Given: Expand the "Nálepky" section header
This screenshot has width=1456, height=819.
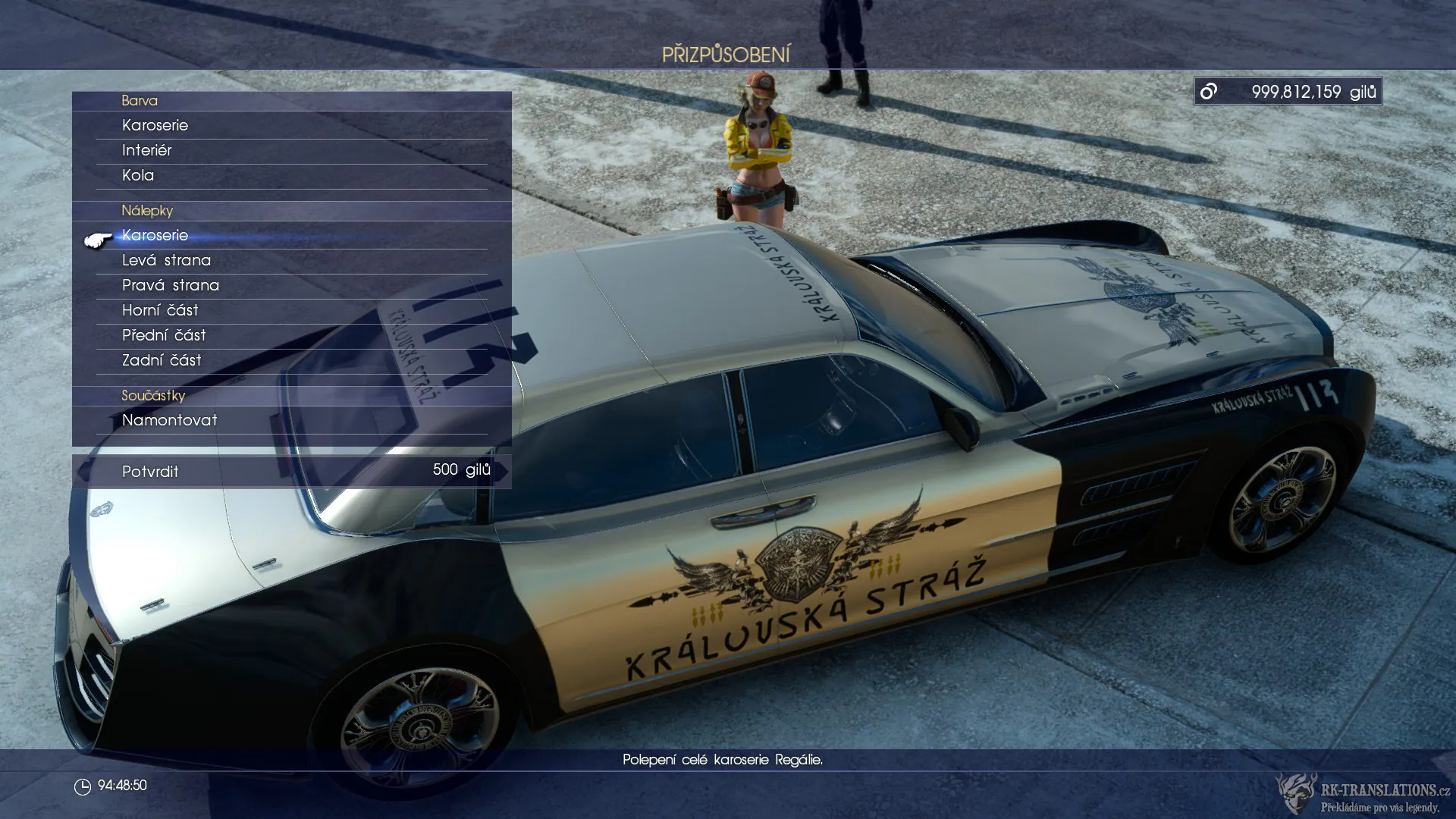Looking at the screenshot, I should pyautogui.click(x=149, y=211).
